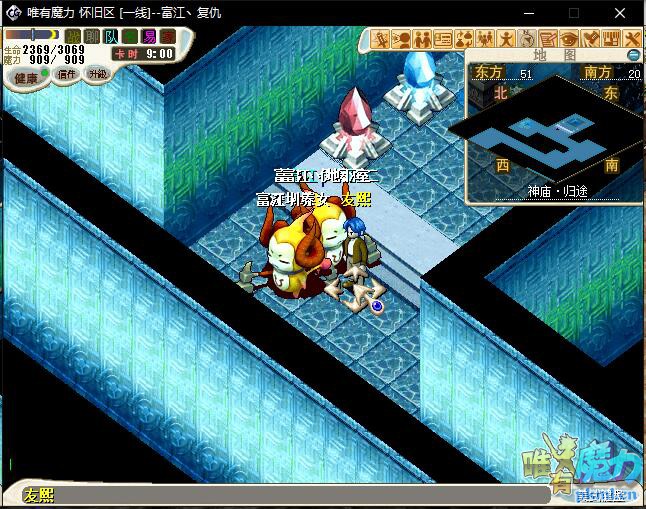This screenshot has height=509, width=646.
Task: Close the game window
Action: 622,12
